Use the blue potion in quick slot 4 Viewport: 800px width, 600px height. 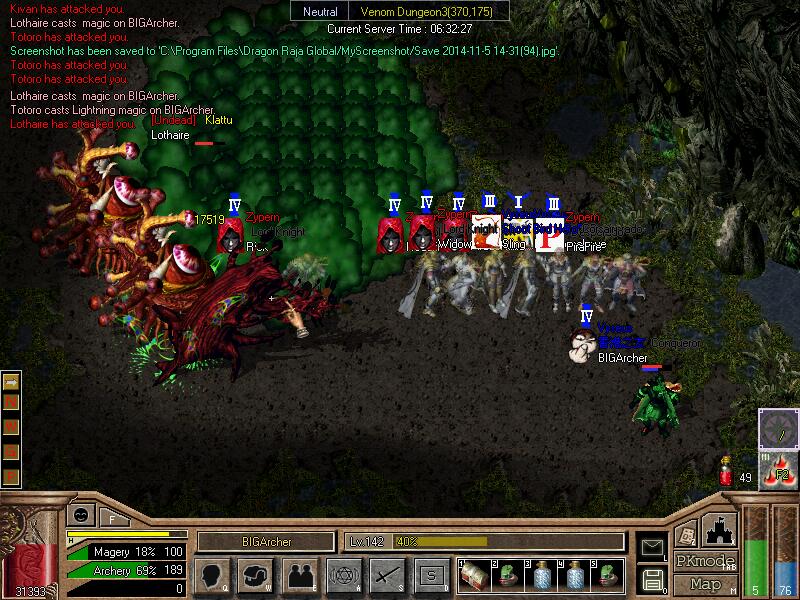pyautogui.click(x=575, y=573)
